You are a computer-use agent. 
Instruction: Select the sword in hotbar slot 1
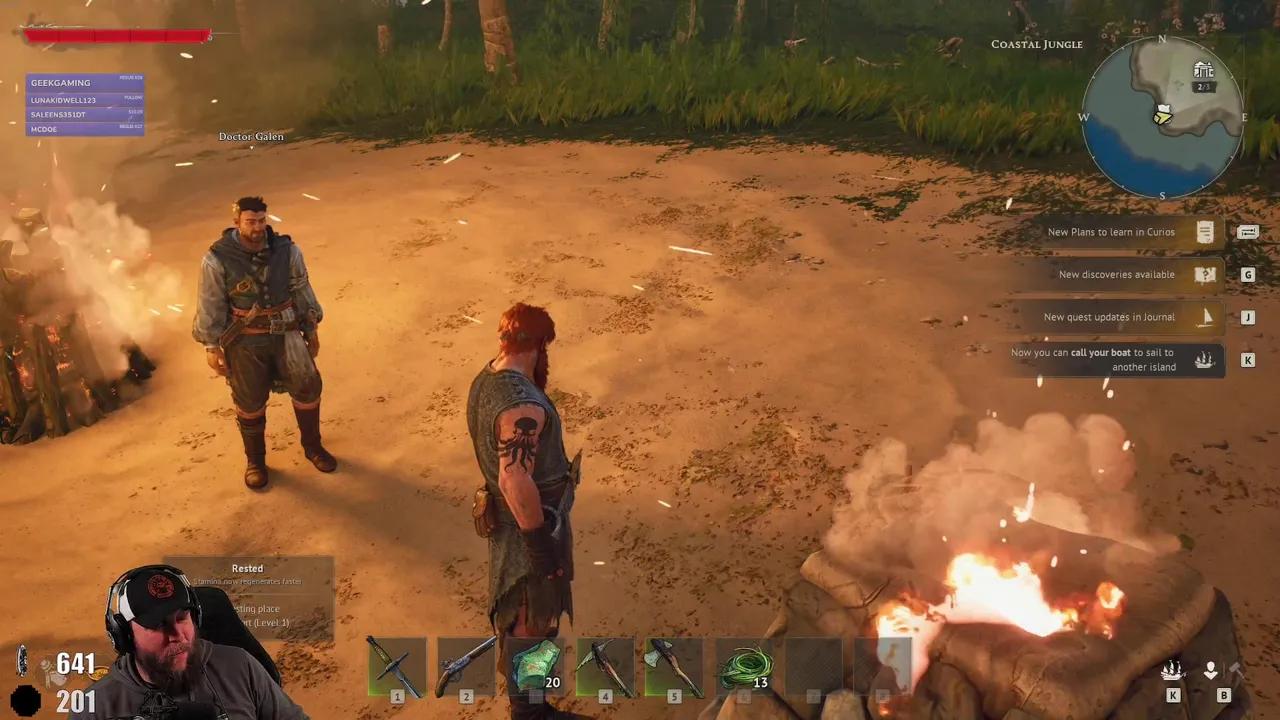tap(397, 665)
